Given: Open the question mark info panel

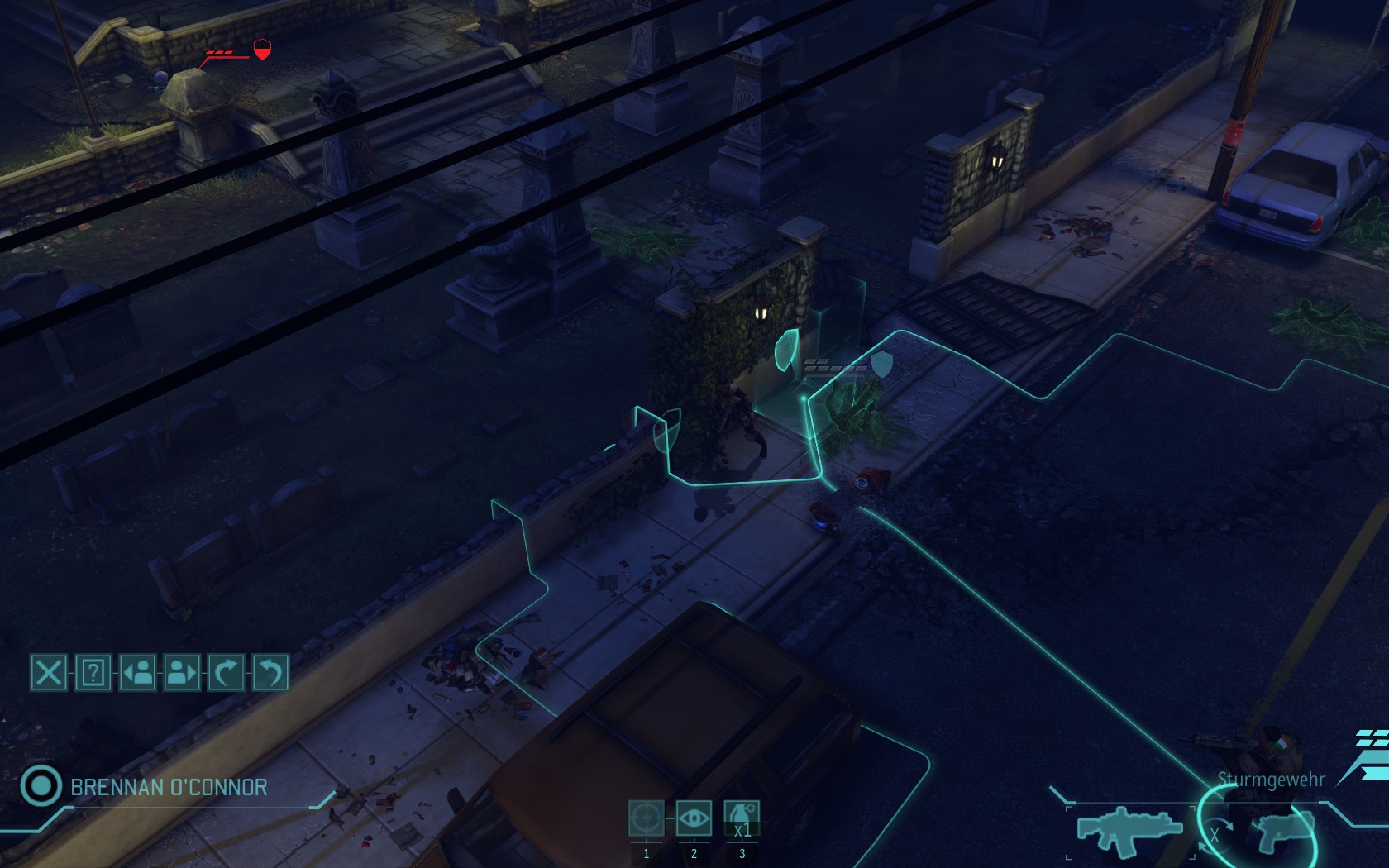Looking at the screenshot, I should [93, 672].
